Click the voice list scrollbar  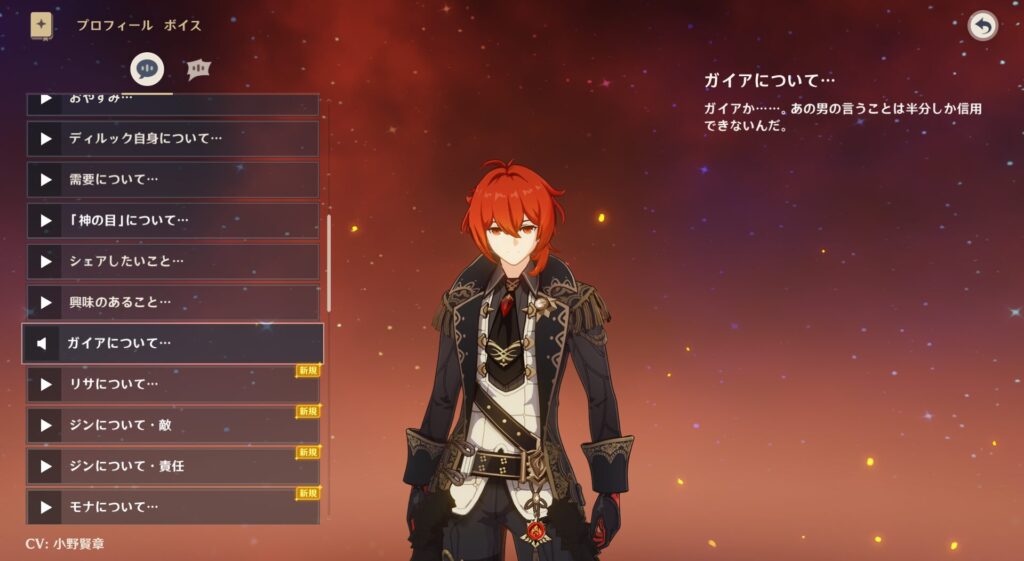[329, 260]
